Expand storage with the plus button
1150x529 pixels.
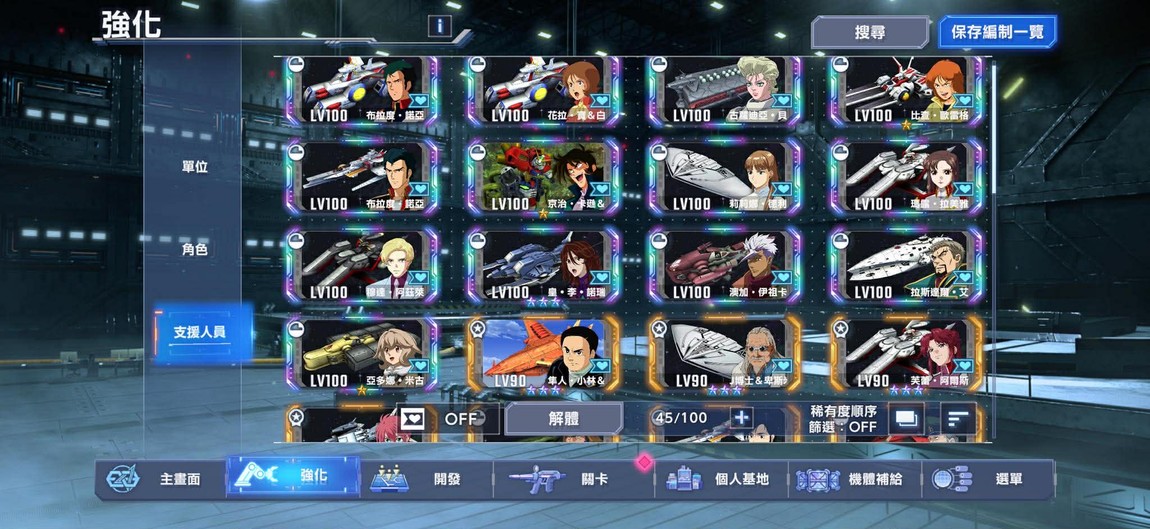(741, 419)
